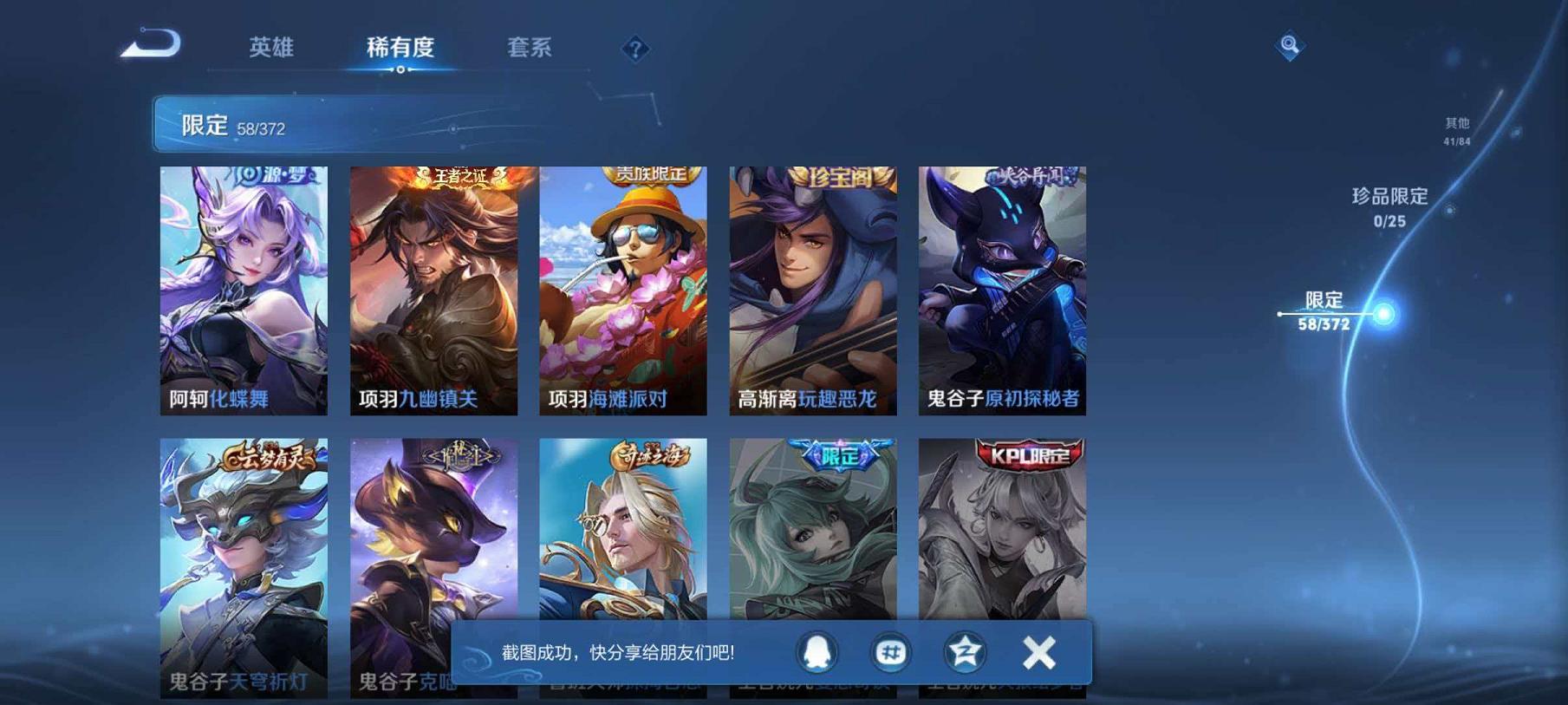Screen dimensions: 1568x705
Task: View the 项羽 九幽镇关 skin
Action: click(x=432, y=286)
